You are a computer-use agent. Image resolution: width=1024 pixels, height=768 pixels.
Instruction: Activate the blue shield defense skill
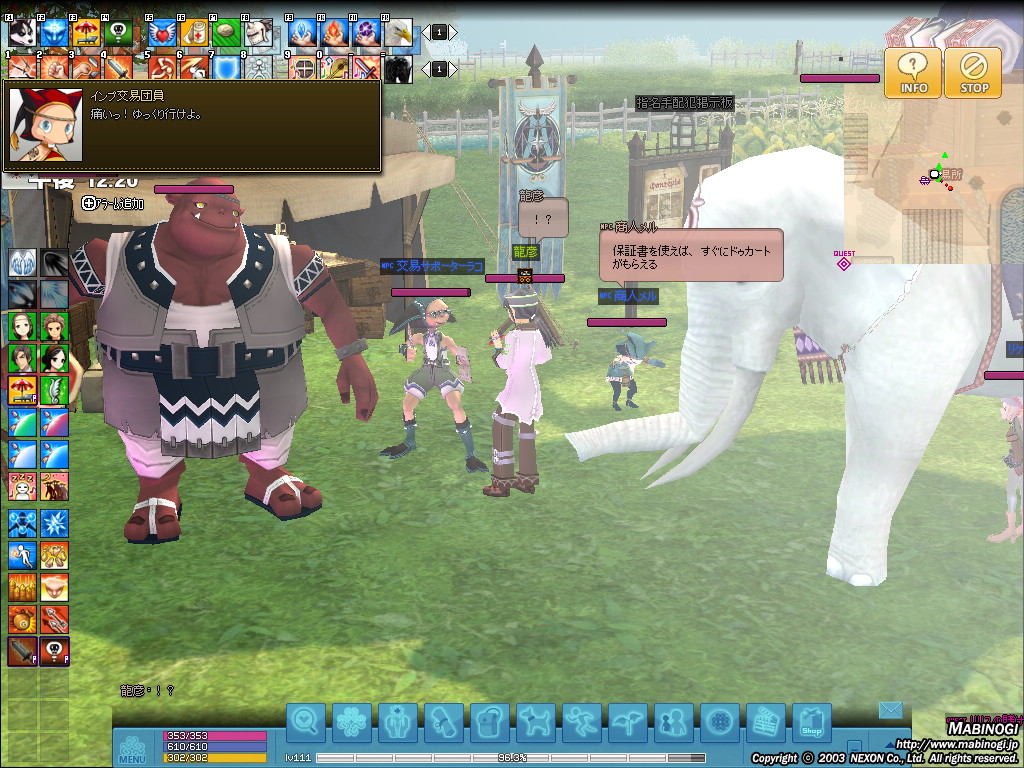point(227,68)
